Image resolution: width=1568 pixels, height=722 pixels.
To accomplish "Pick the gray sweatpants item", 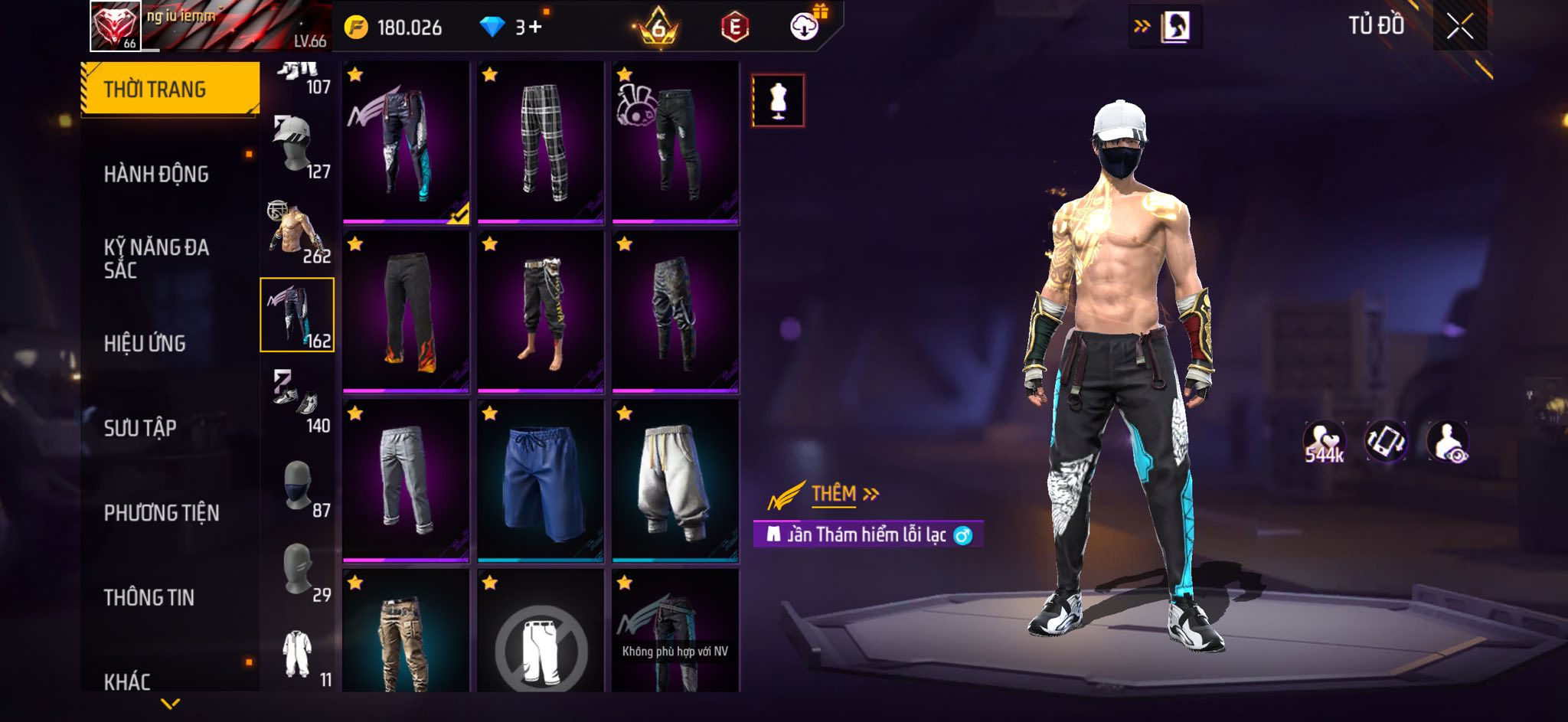I will coord(406,481).
